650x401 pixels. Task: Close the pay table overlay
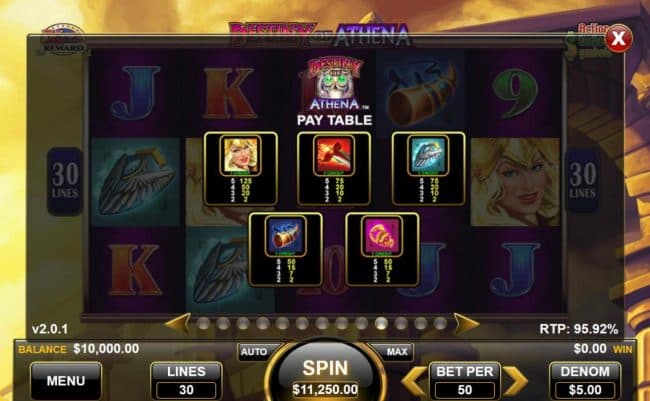point(619,39)
